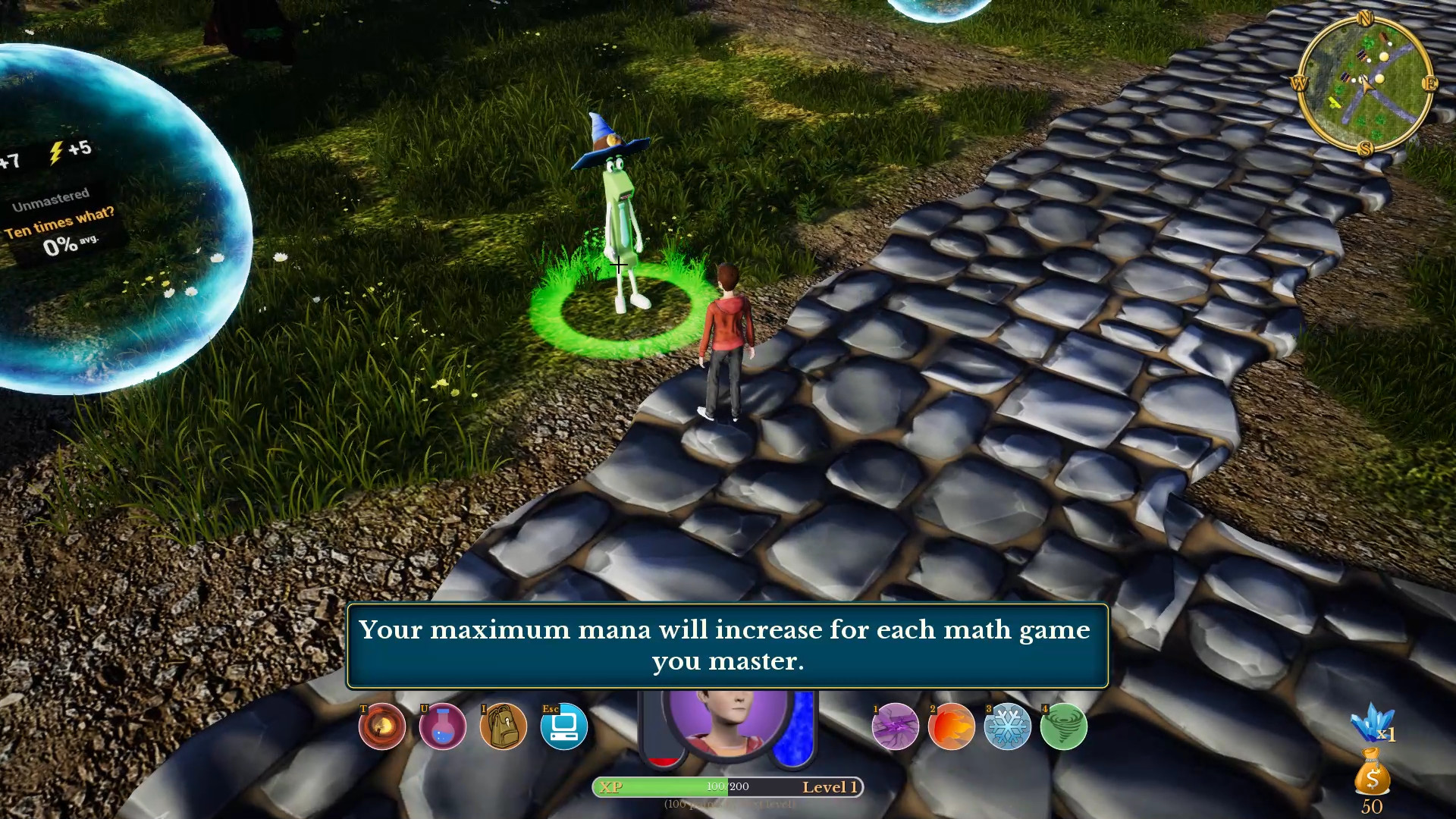Select the tornado spell in slot 4
1456x819 pixels.
tap(1063, 726)
